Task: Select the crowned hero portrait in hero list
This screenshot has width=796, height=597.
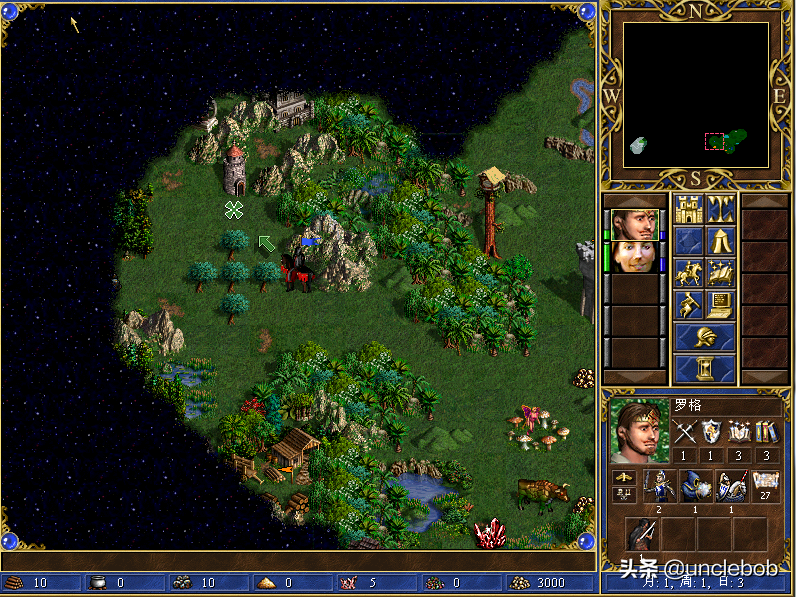Action: pos(635,224)
